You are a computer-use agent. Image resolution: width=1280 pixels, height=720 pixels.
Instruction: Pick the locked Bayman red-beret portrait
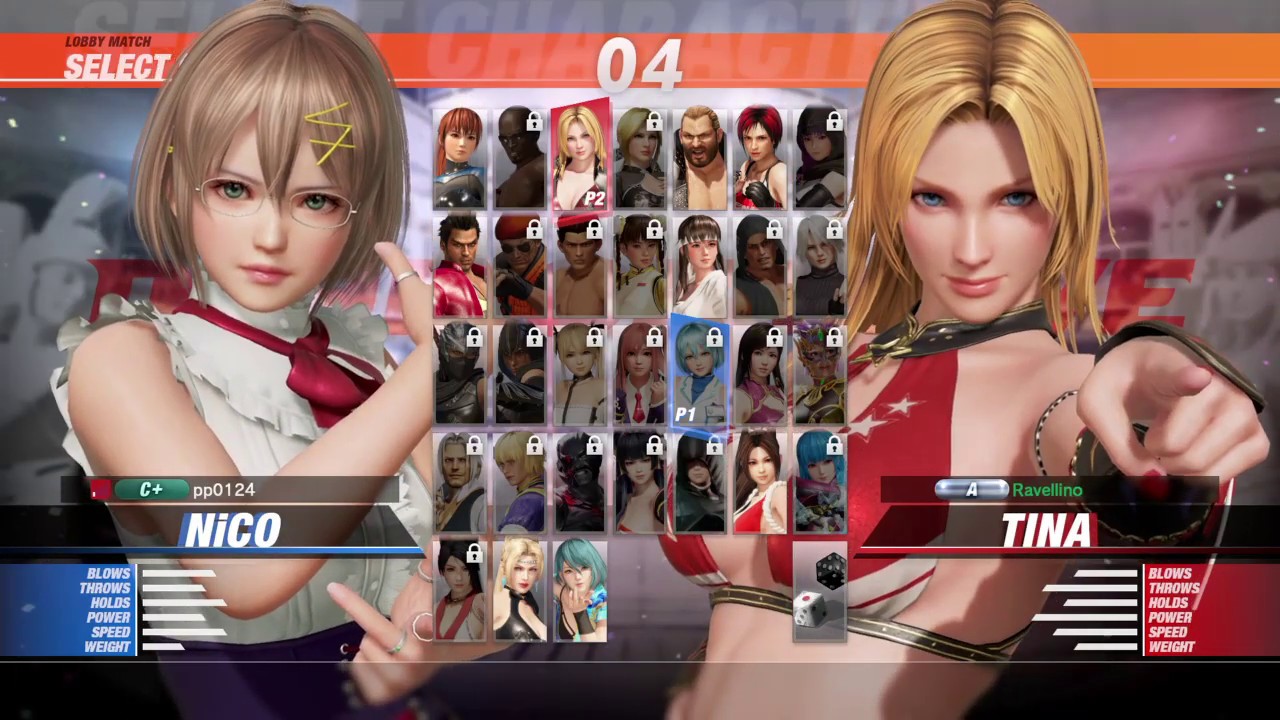(520, 266)
